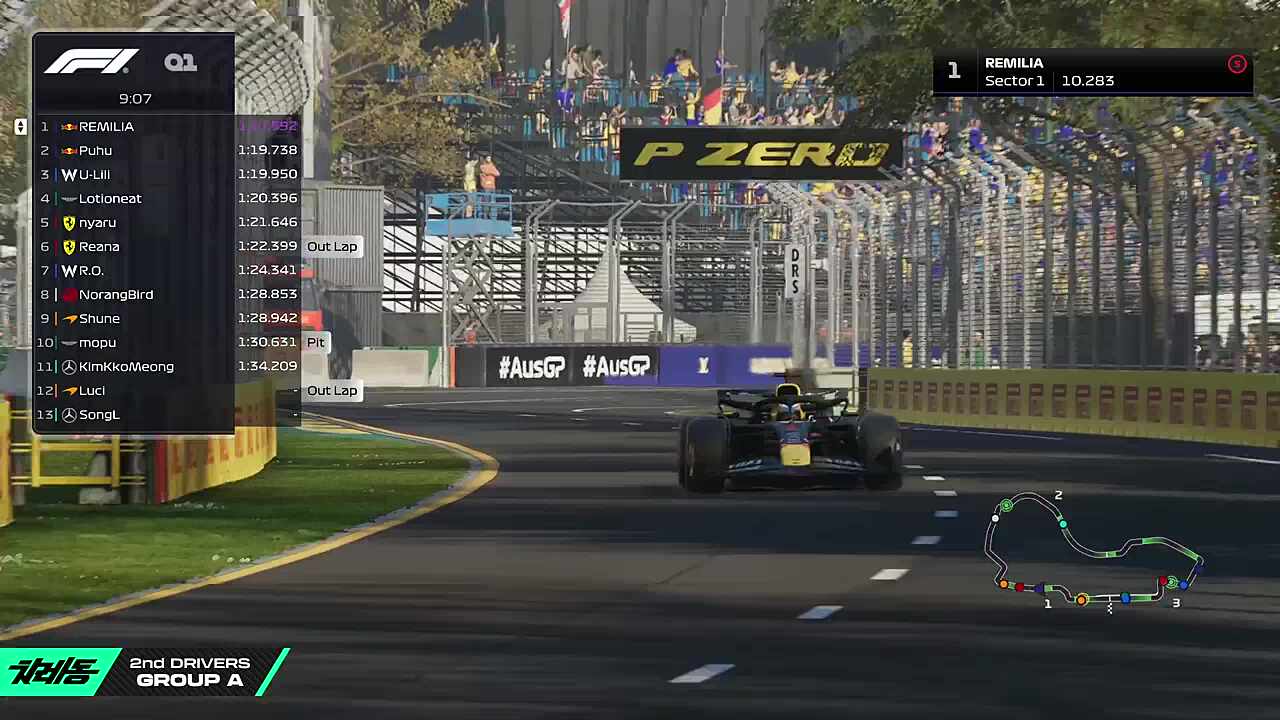The height and width of the screenshot is (720, 1280).
Task: Click the McLaren arrow icon next to Shune
Action: [x=68, y=318]
